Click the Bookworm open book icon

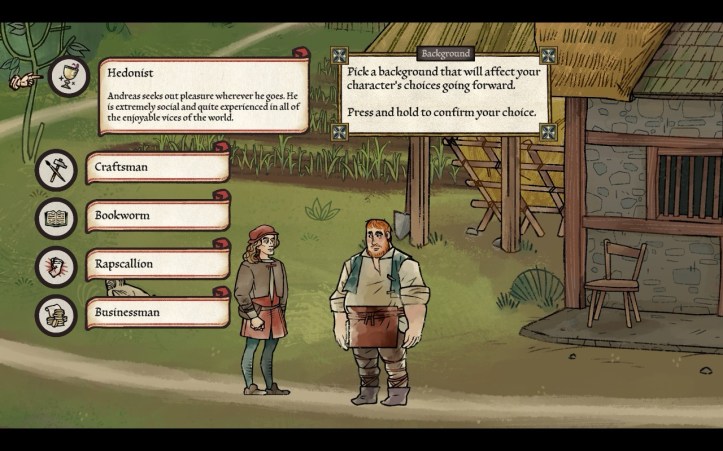point(56,217)
